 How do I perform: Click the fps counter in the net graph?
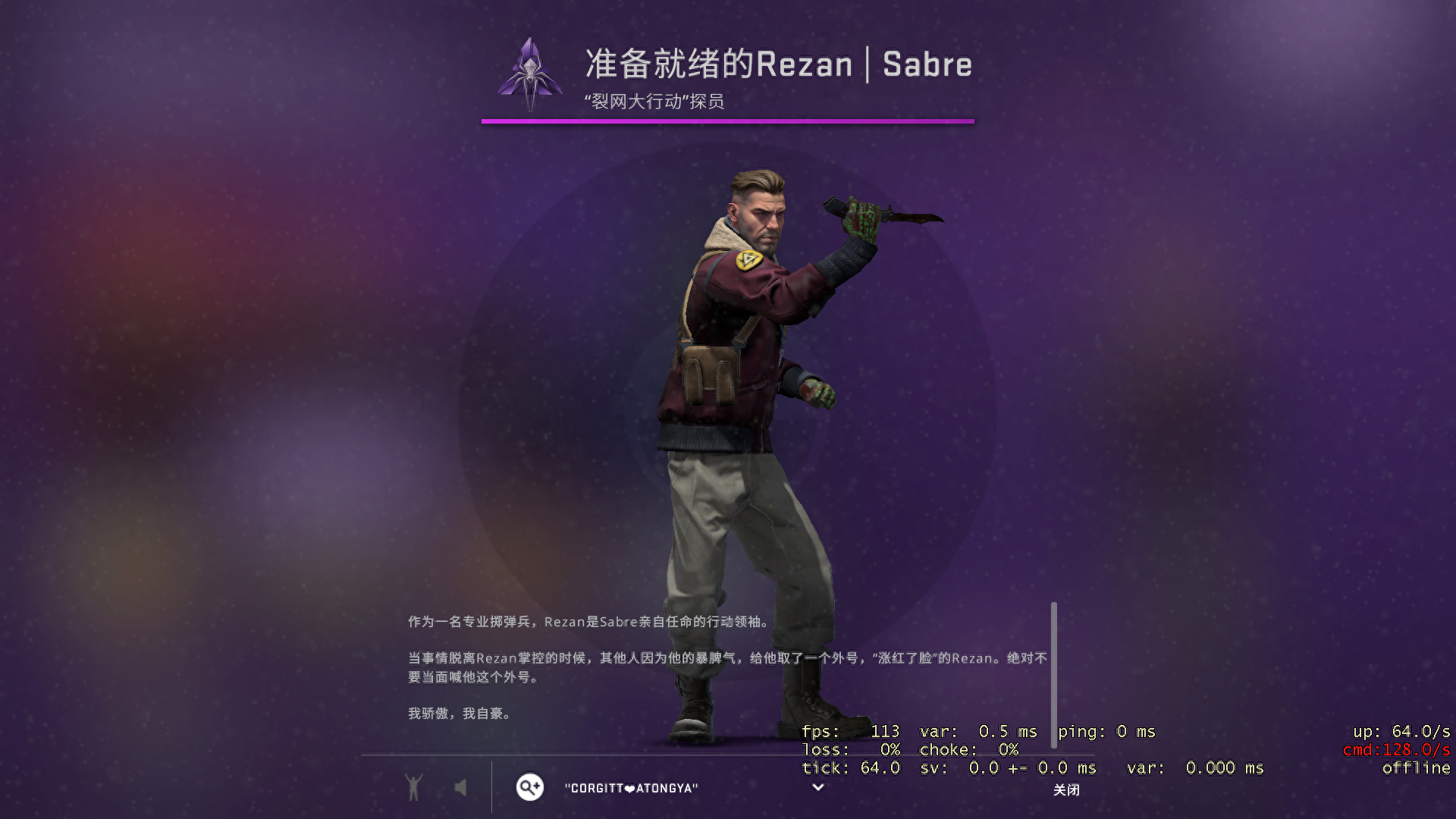849,731
